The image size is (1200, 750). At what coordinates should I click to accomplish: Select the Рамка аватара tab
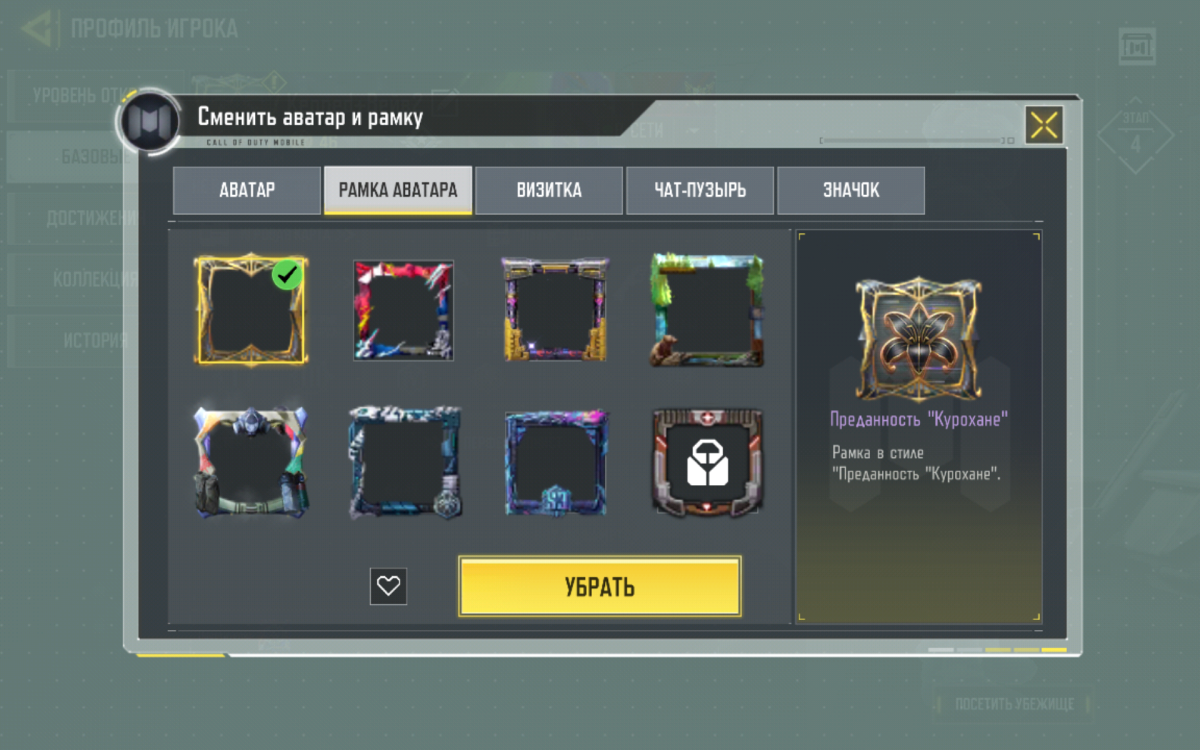pyautogui.click(x=398, y=190)
